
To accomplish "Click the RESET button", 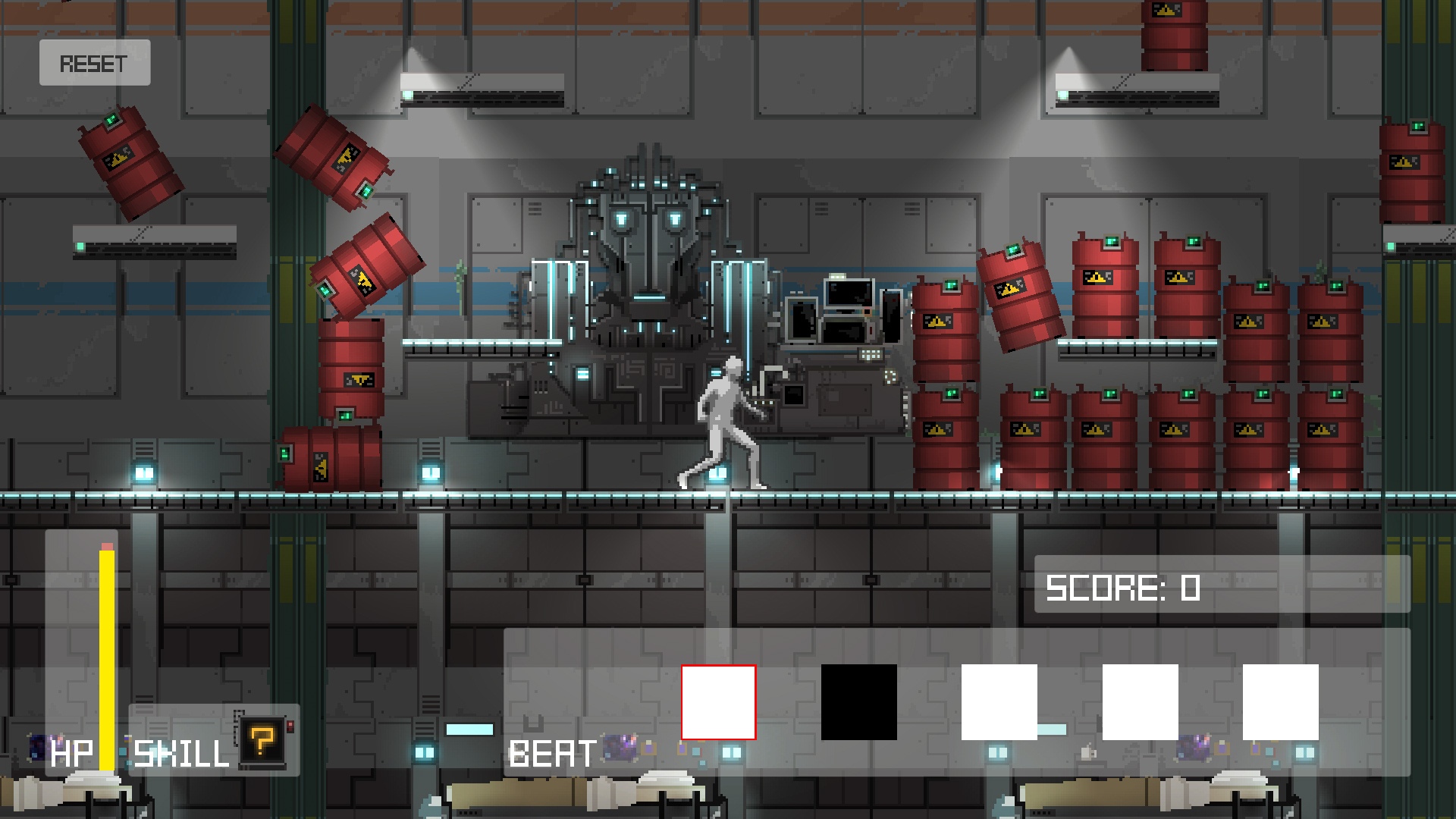I will 95,63.
